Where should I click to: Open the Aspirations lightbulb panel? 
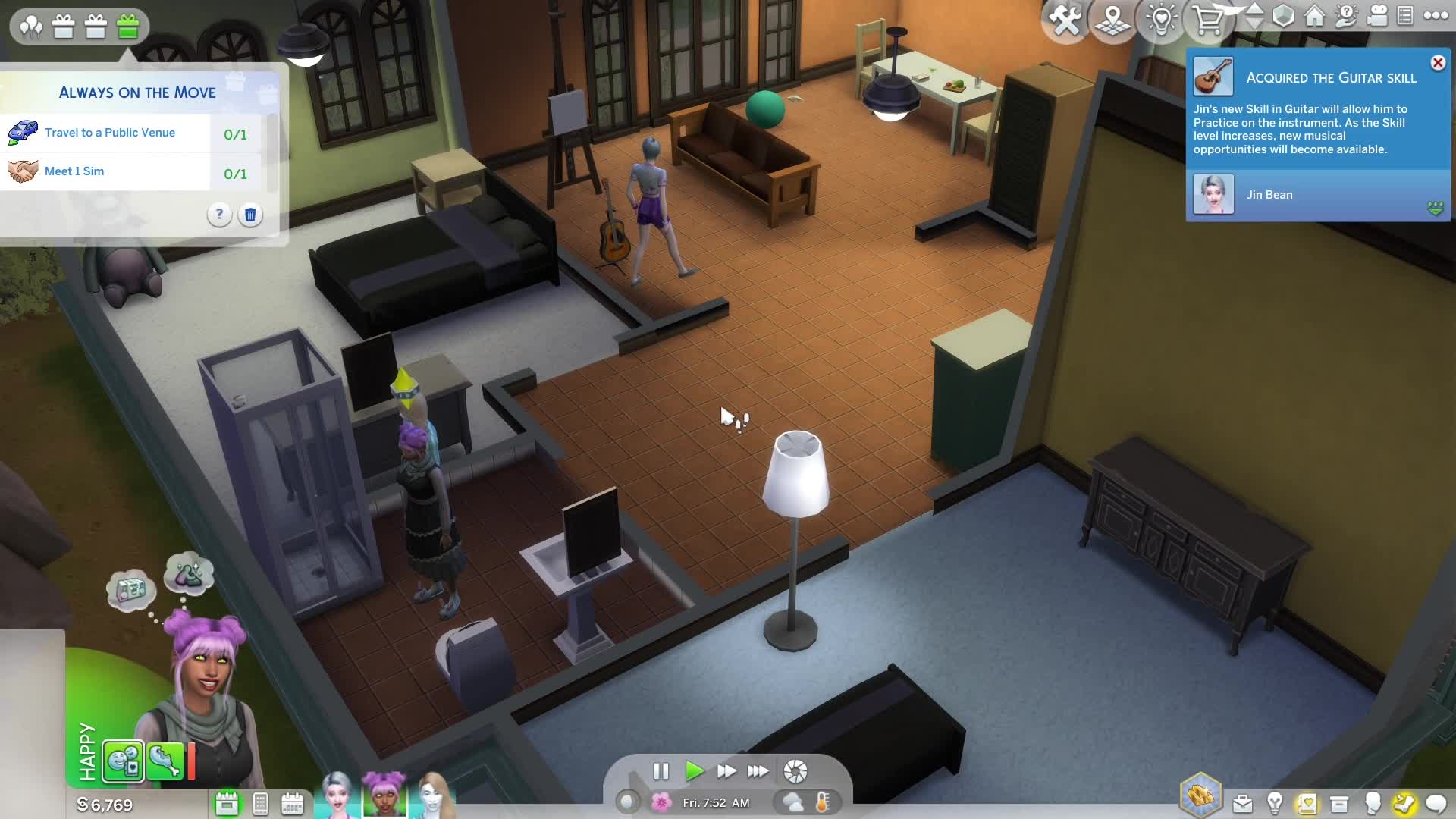click(1276, 802)
